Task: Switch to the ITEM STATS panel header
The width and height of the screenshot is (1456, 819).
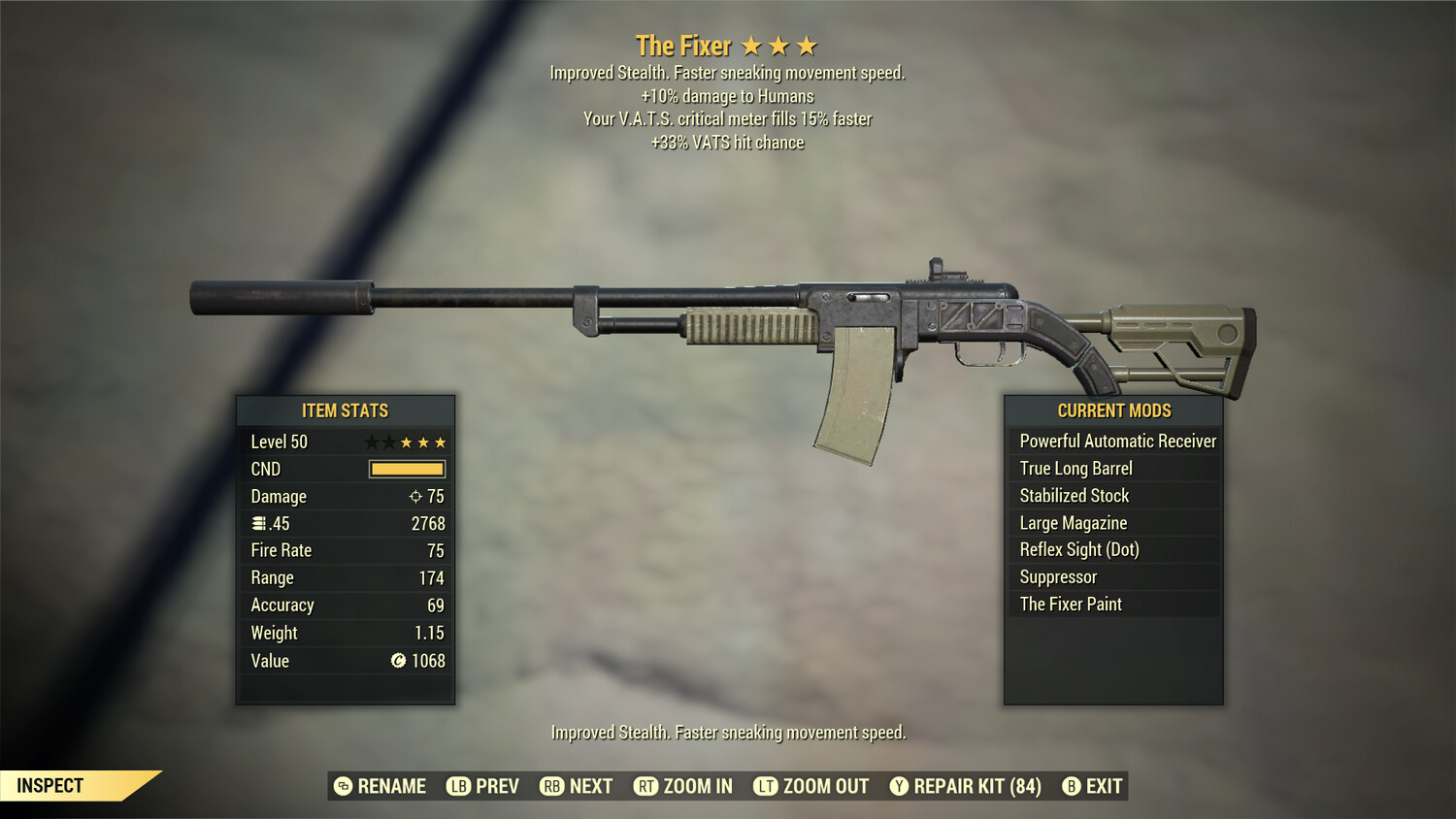Action: click(x=346, y=410)
